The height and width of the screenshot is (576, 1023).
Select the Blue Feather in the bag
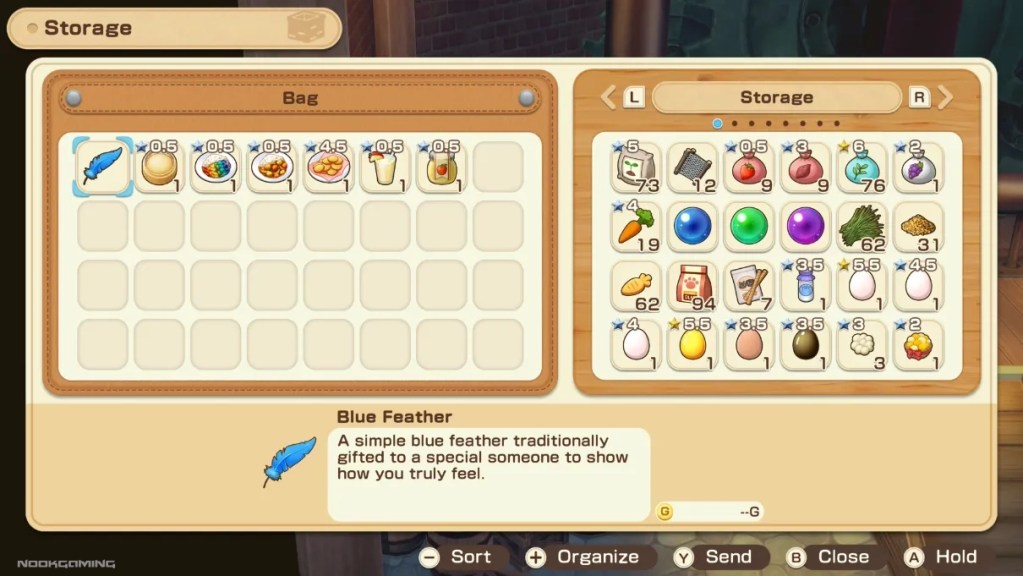click(x=103, y=167)
